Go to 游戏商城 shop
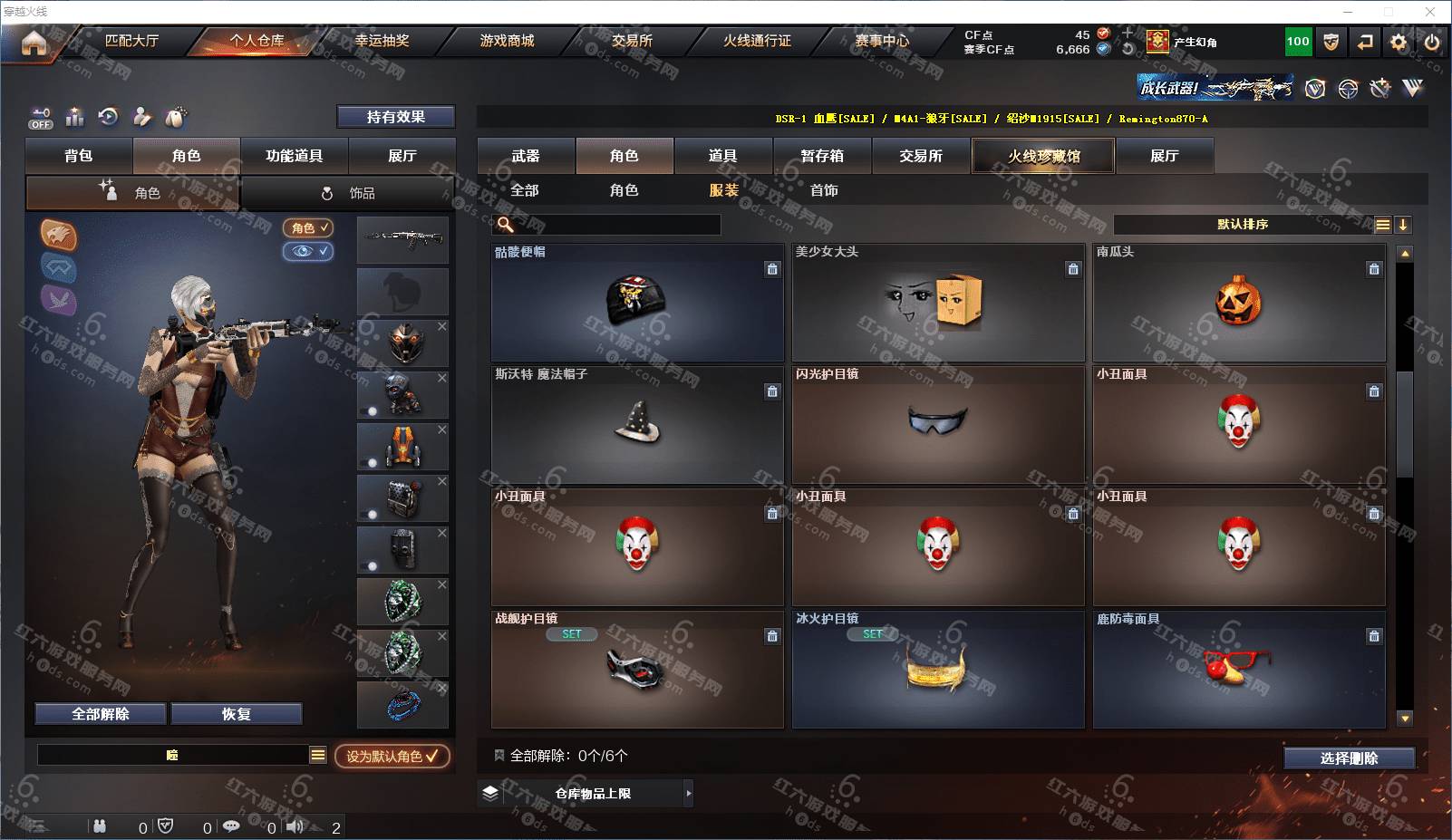This screenshot has width=1452, height=840. [x=507, y=41]
